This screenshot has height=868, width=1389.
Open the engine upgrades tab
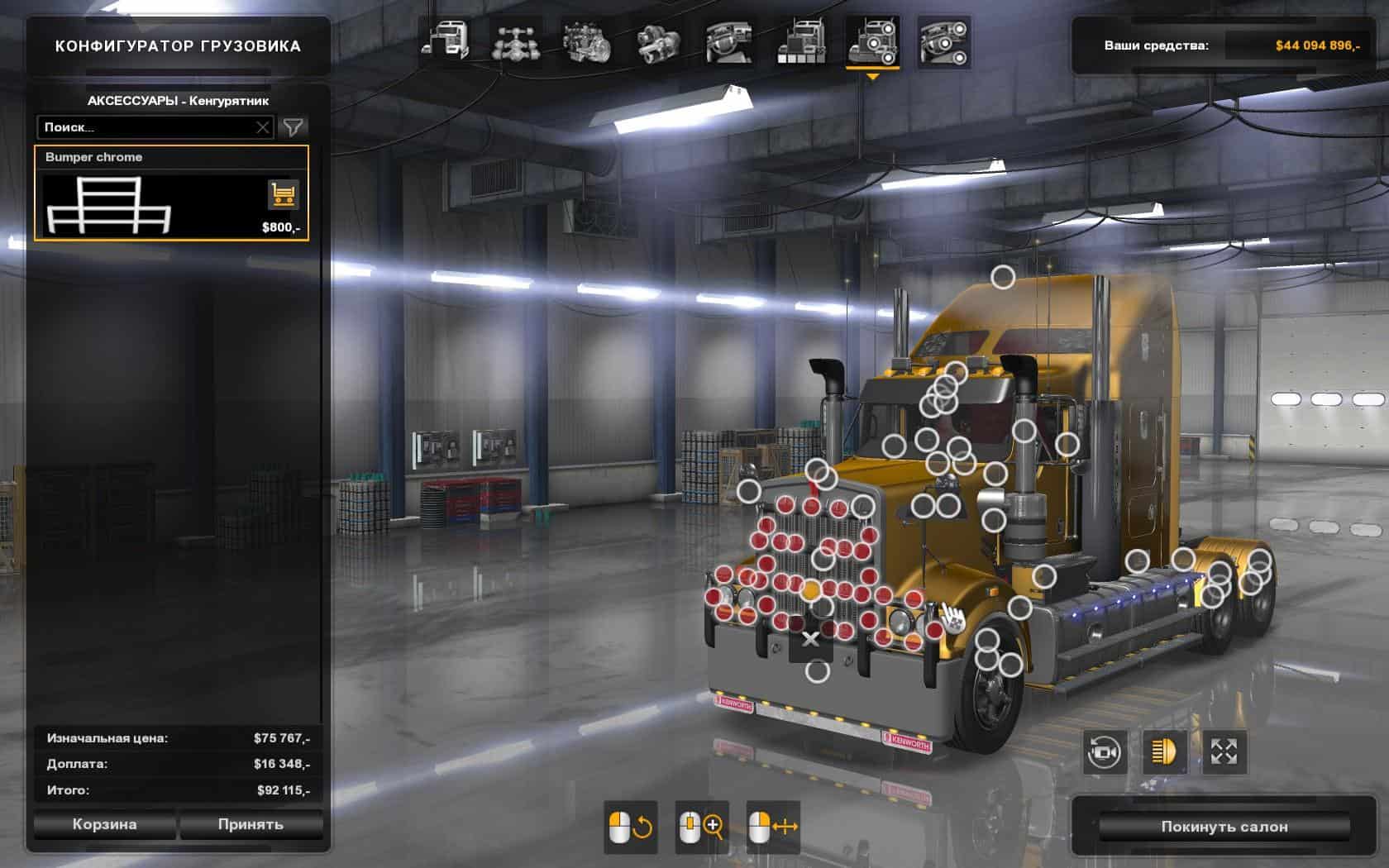tap(587, 41)
